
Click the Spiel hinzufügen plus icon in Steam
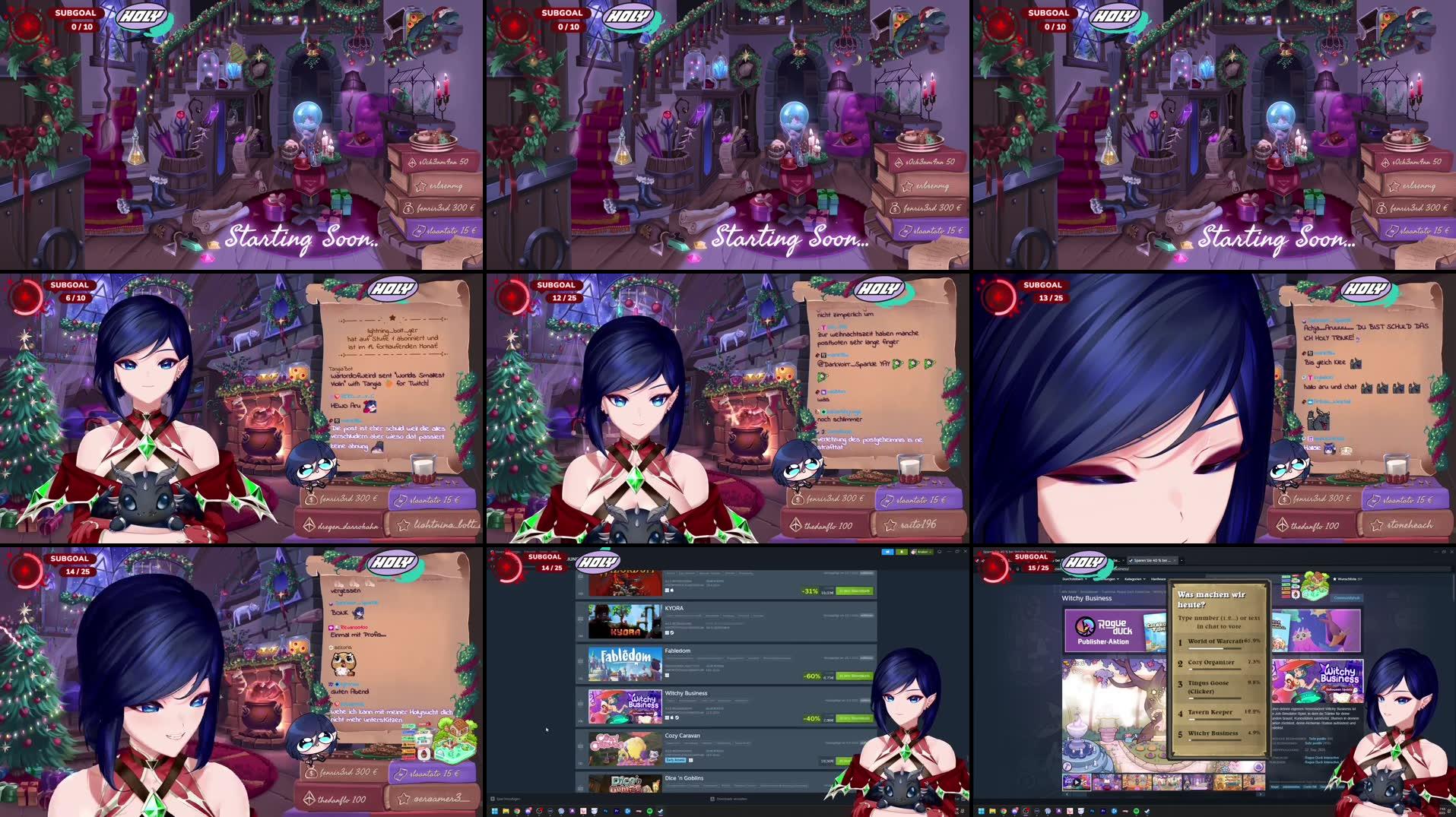point(492,799)
